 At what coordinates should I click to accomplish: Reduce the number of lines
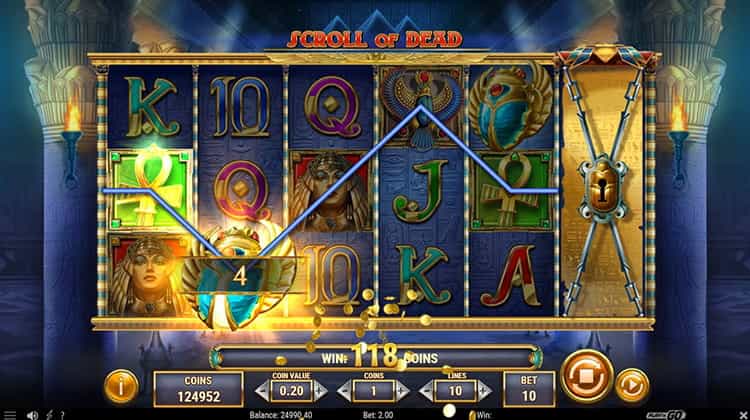click(x=426, y=391)
